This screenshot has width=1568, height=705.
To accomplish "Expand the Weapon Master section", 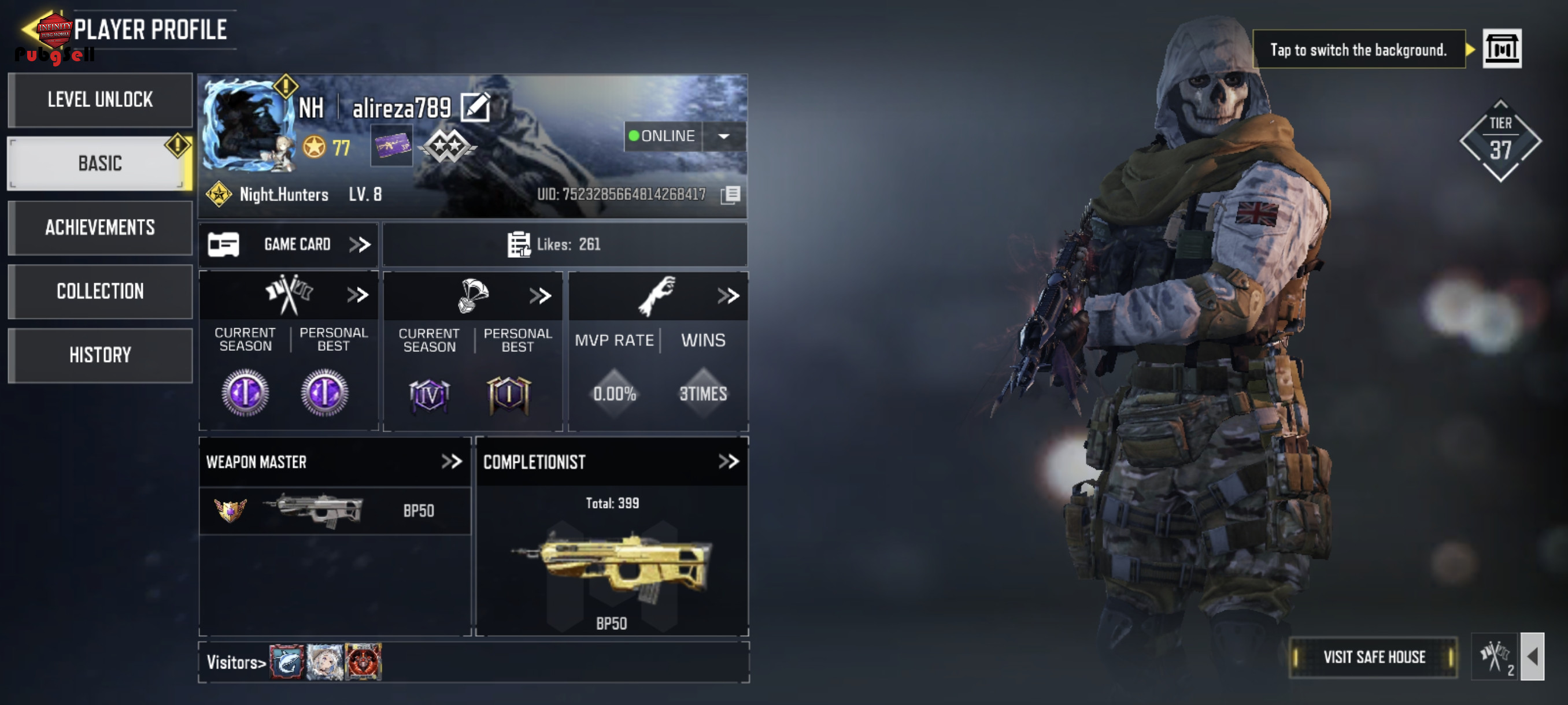I will (x=451, y=462).
